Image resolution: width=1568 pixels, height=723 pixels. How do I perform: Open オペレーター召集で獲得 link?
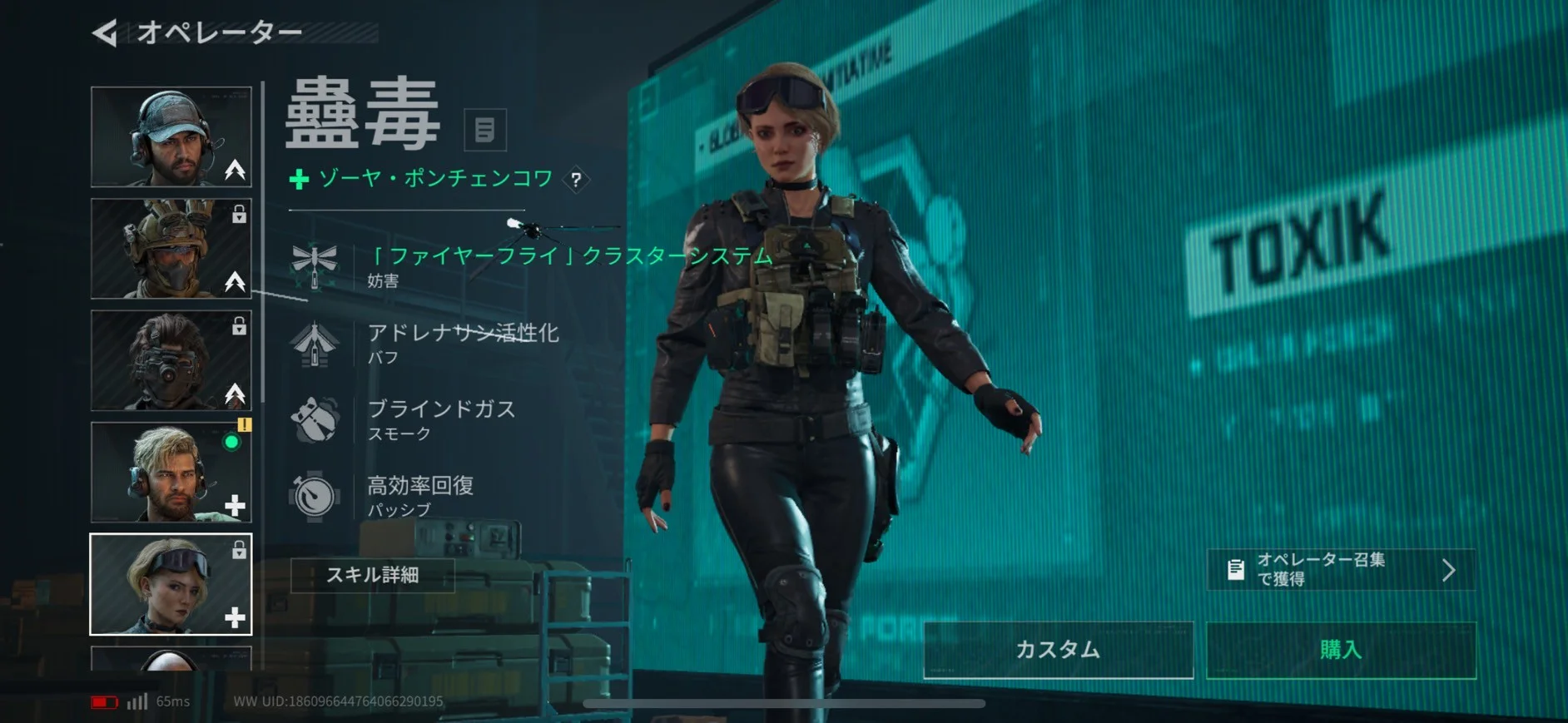coord(1341,570)
